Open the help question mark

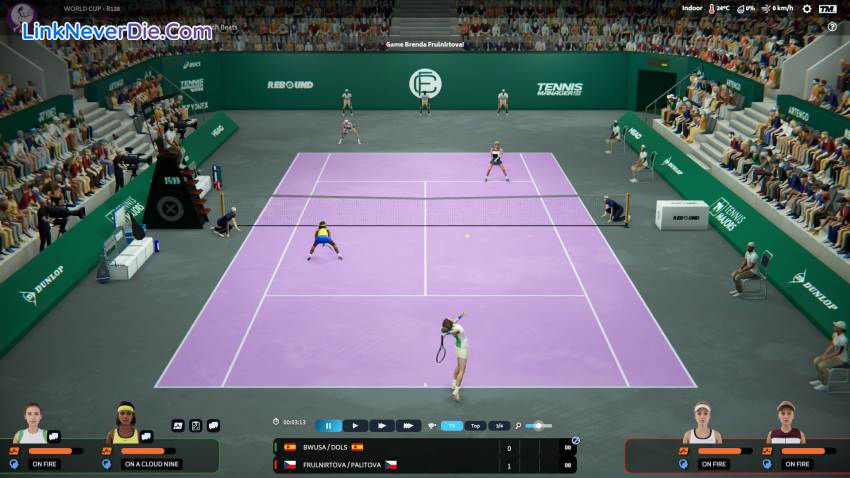(x=832, y=27)
